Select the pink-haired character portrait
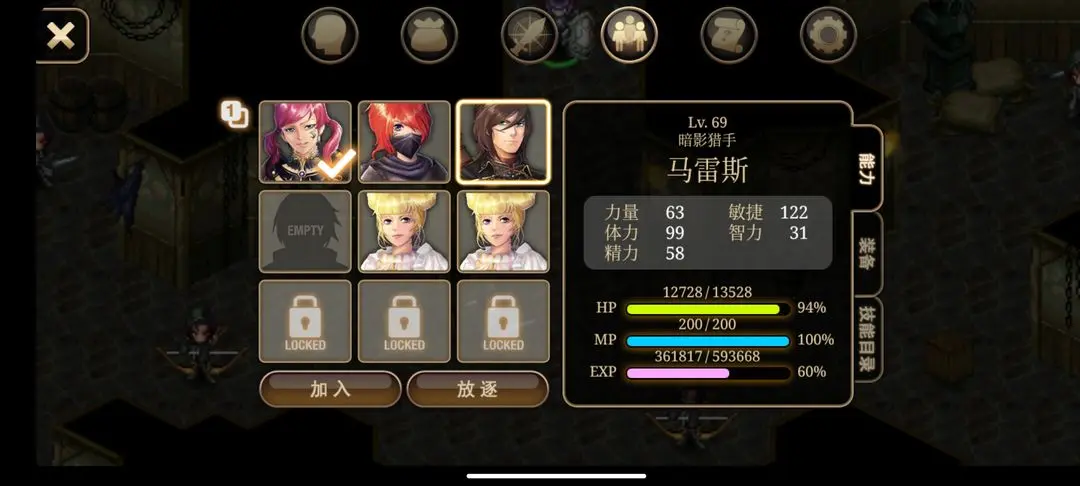The image size is (1080, 486). tap(305, 142)
